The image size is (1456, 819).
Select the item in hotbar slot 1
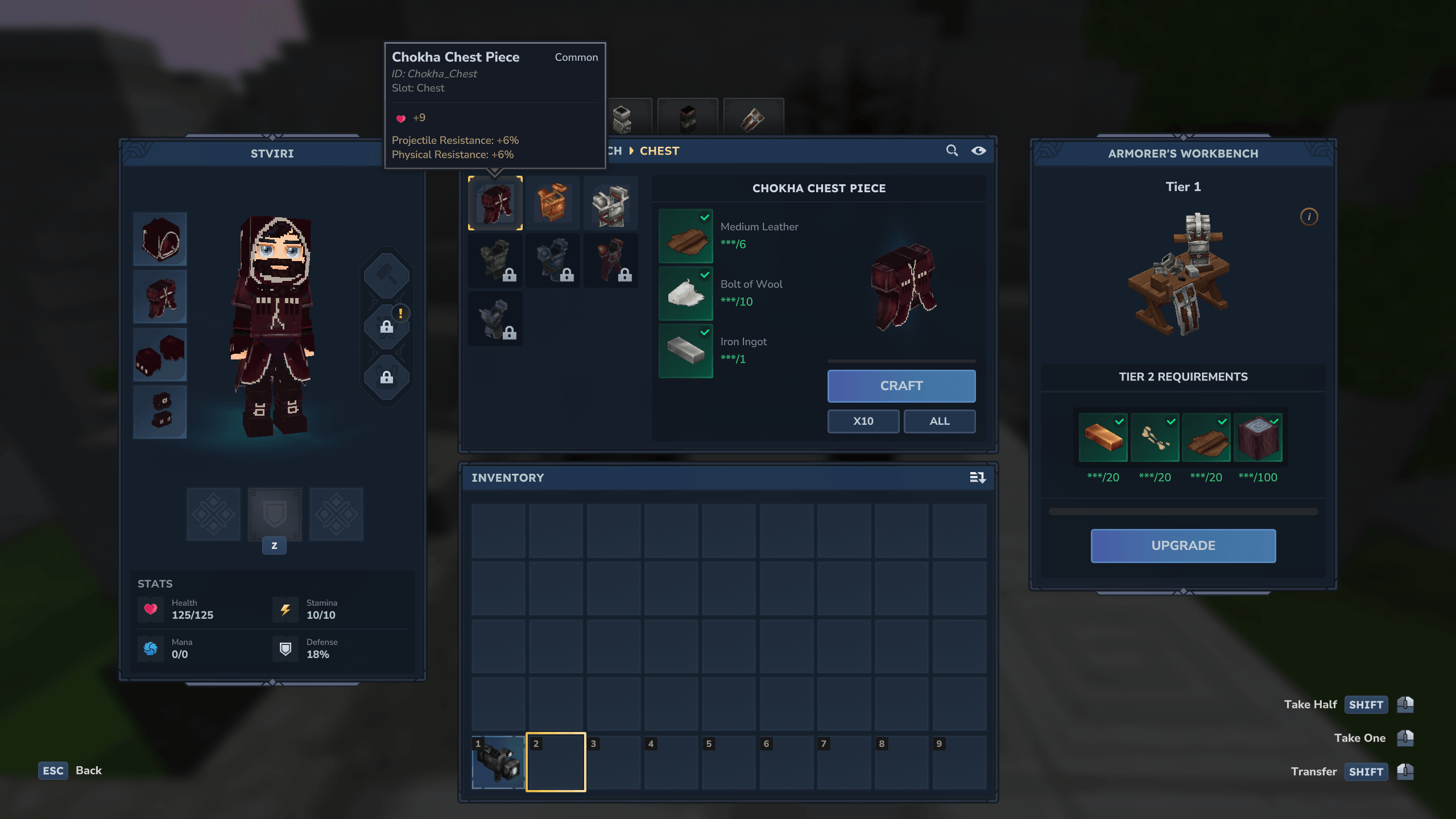pos(498,762)
